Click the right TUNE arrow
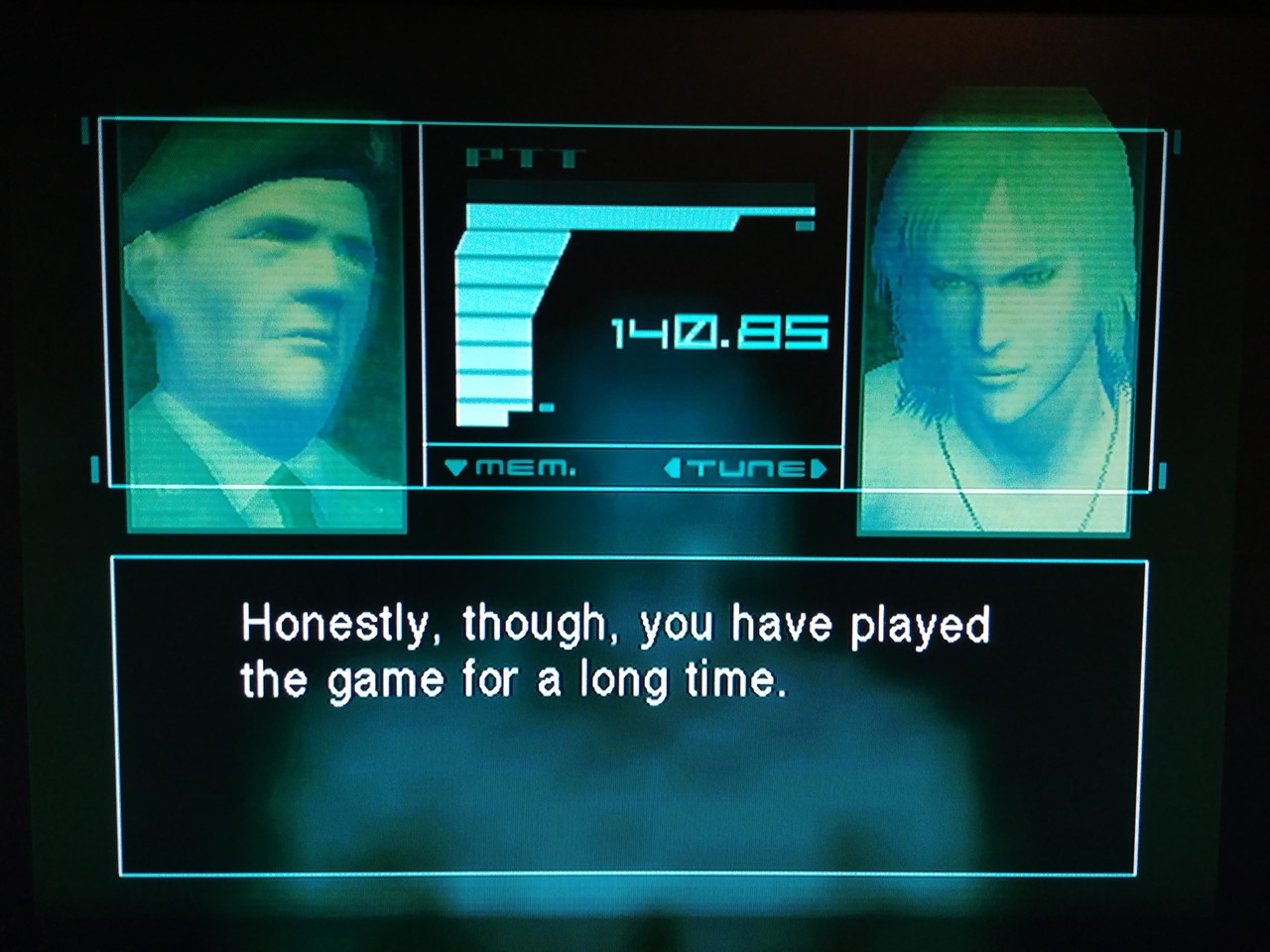This screenshot has width=1270, height=952. 819,468
